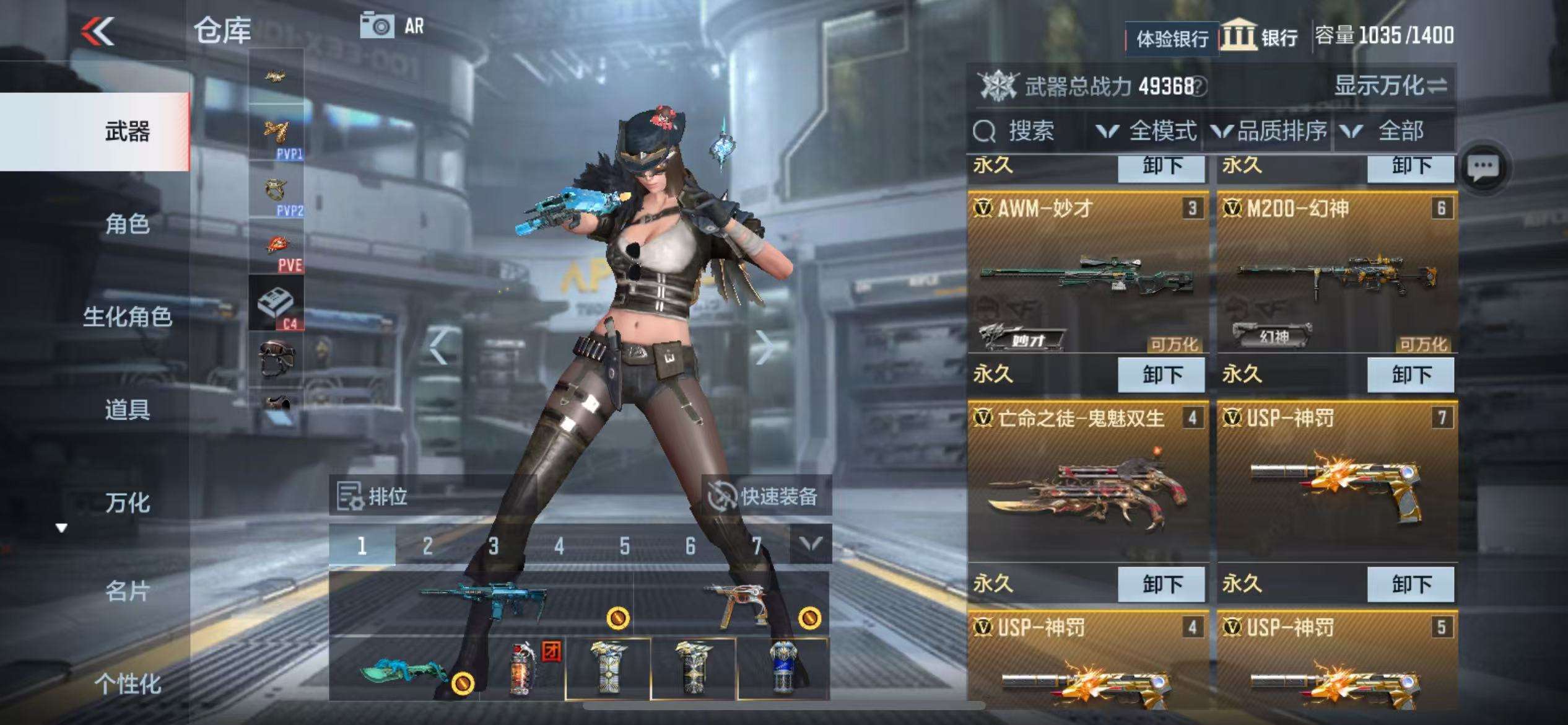
Task: Open the AR camera mode
Action: (392, 26)
